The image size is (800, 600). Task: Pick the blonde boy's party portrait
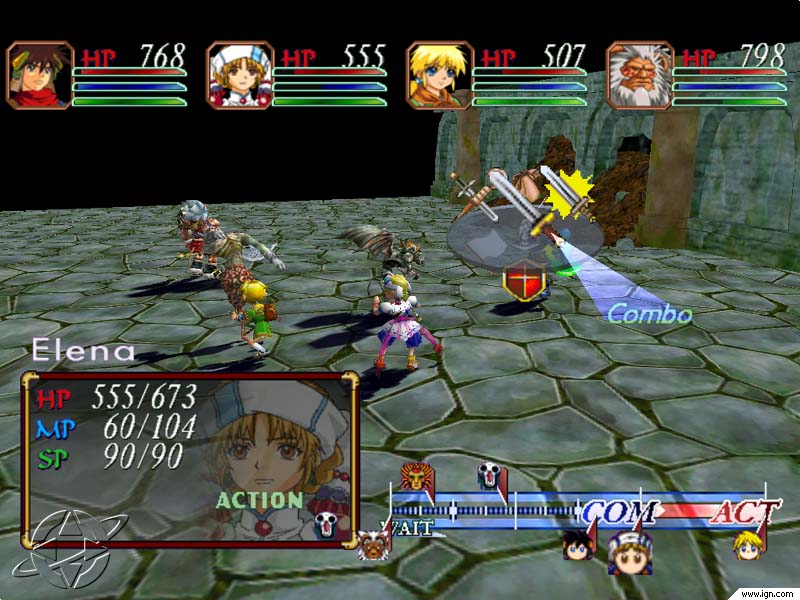pyautogui.click(x=440, y=75)
